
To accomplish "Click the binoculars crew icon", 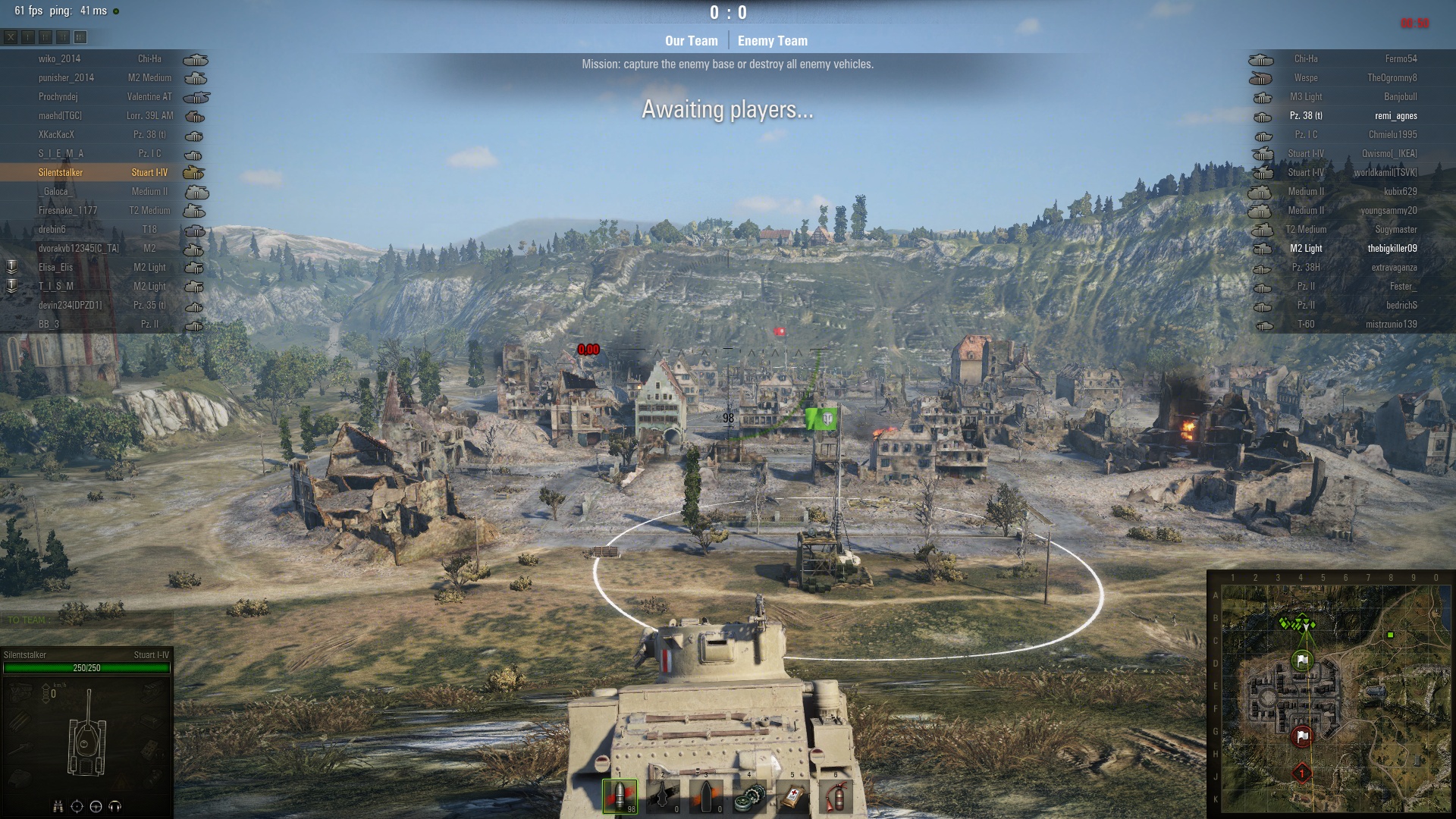I will point(58,806).
